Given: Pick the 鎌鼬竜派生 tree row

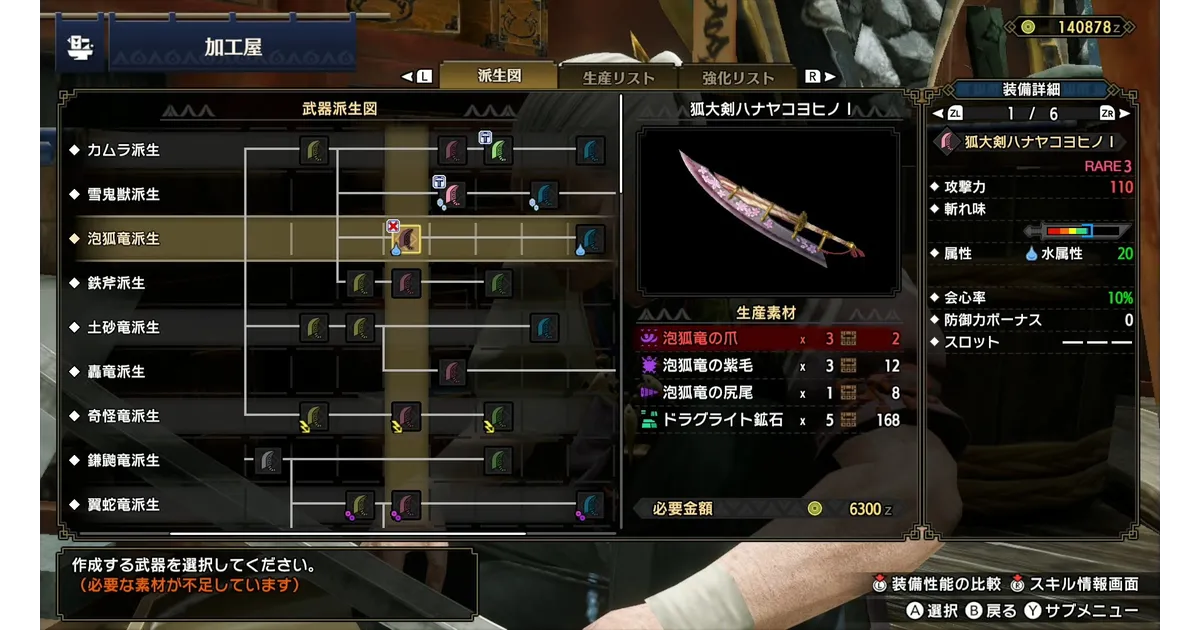Looking at the screenshot, I should pos(123,460).
